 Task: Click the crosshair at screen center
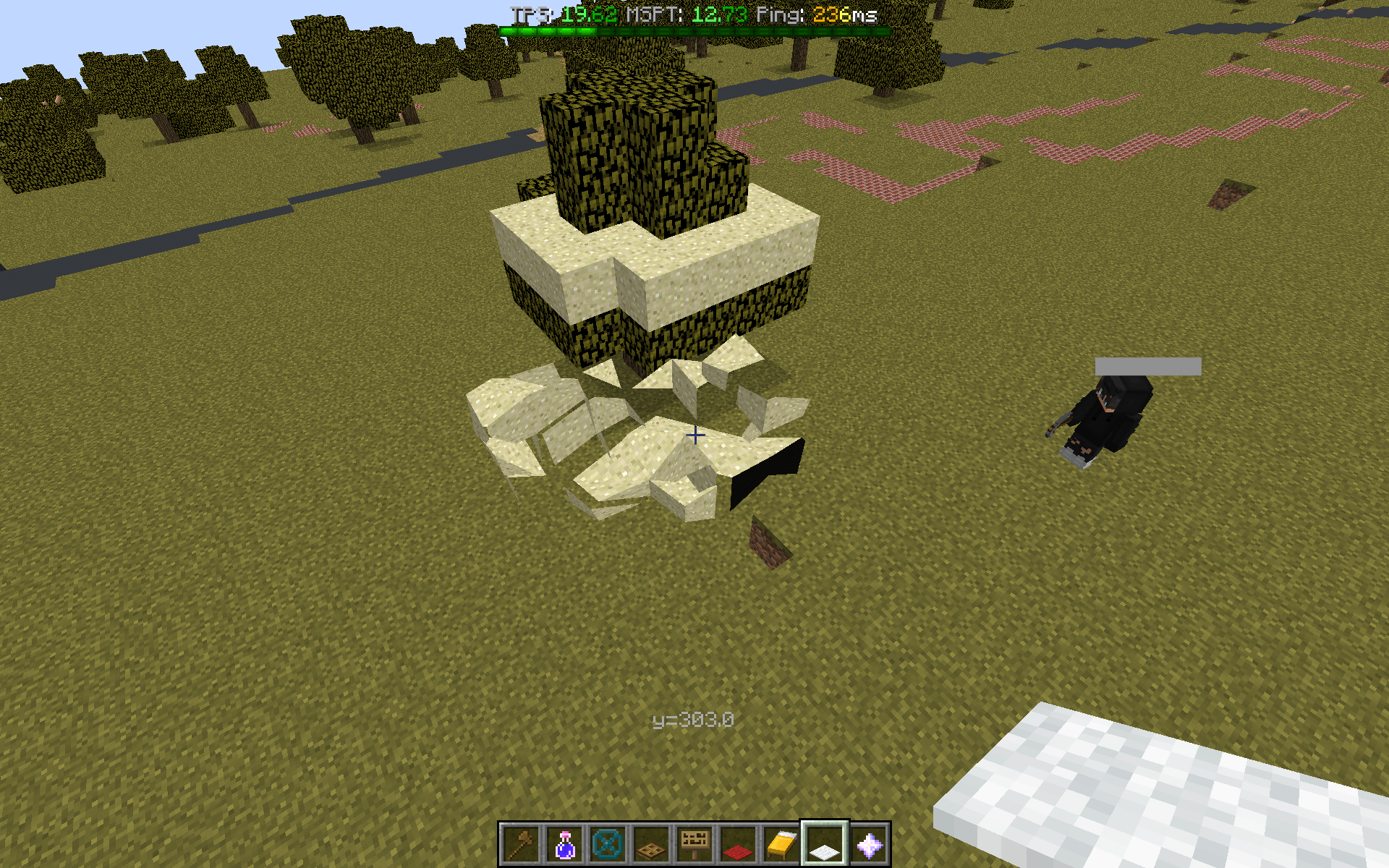pyautogui.click(x=694, y=435)
